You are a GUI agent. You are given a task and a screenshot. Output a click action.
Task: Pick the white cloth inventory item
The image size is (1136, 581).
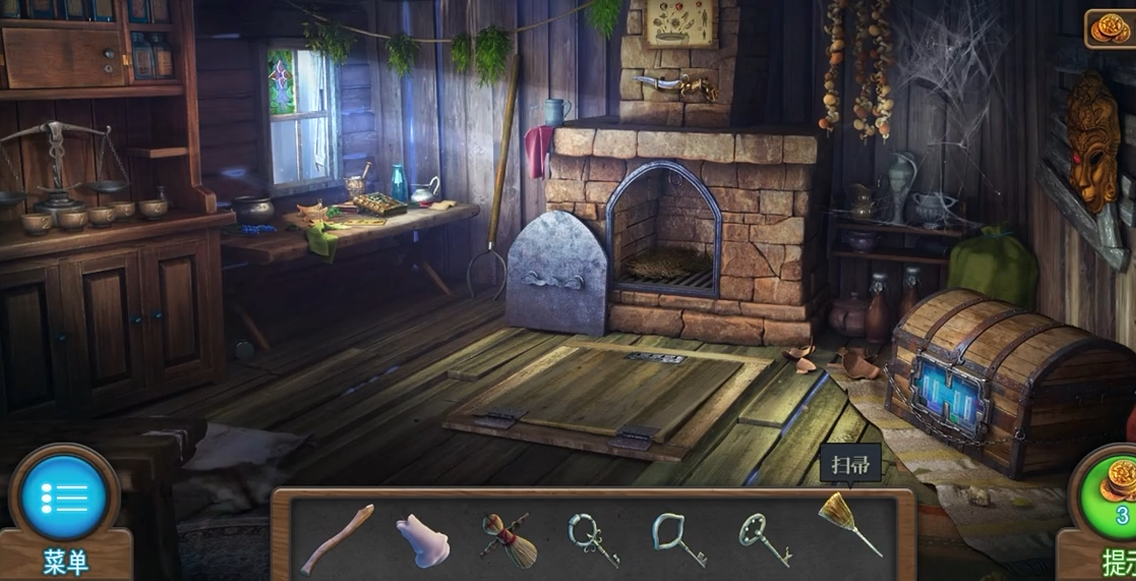click(420, 541)
